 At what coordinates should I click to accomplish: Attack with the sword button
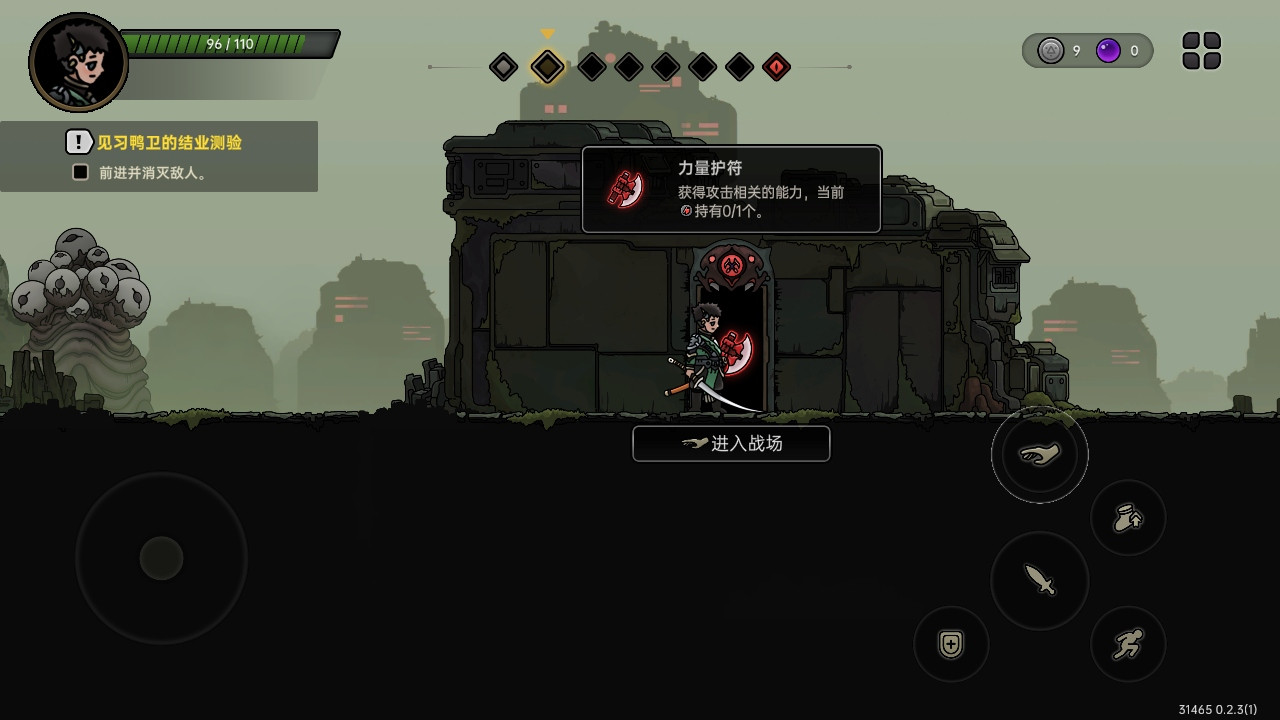1039,580
